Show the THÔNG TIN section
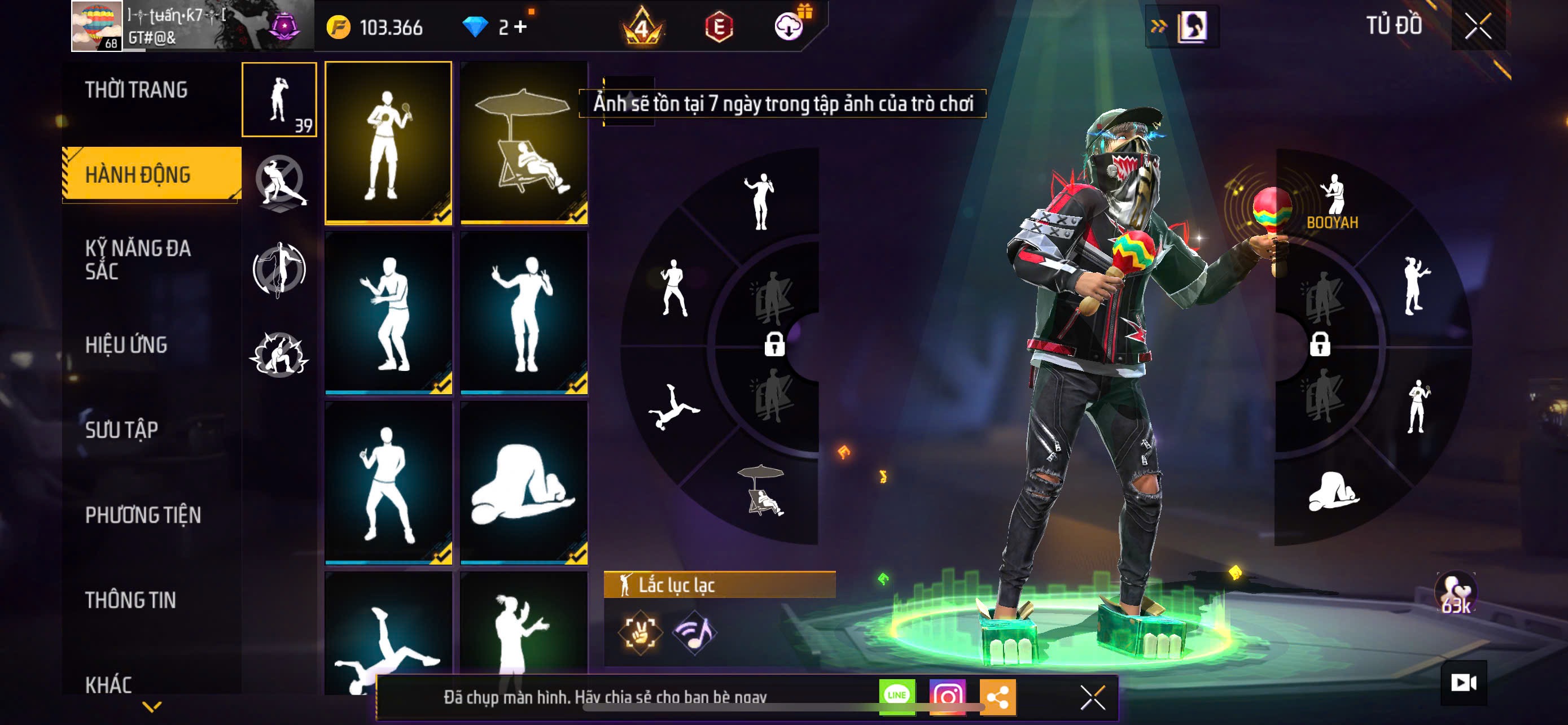The height and width of the screenshot is (725, 1568). click(x=130, y=600)
